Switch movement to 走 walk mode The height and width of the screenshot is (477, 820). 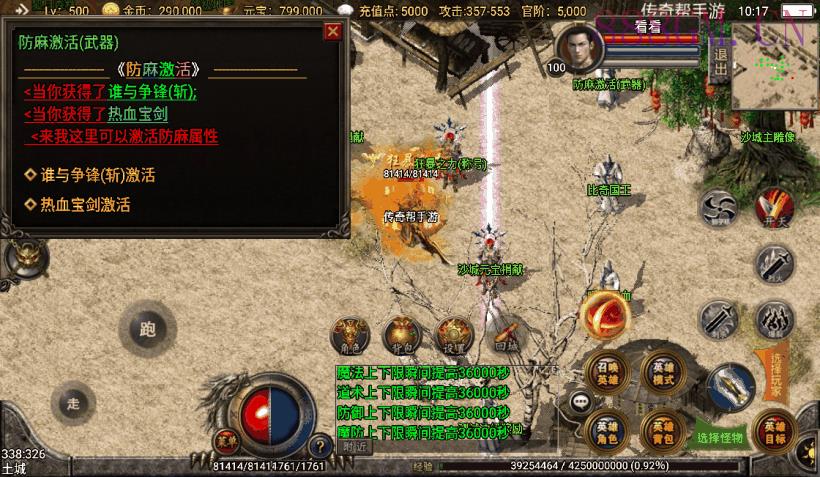pos(73,403)
